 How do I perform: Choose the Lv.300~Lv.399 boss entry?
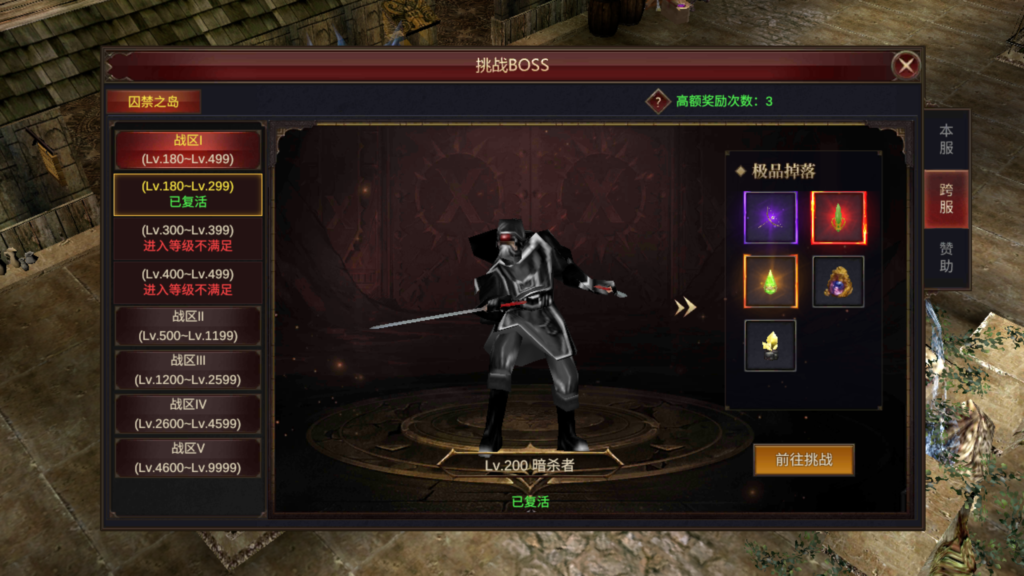coord(187,238)
